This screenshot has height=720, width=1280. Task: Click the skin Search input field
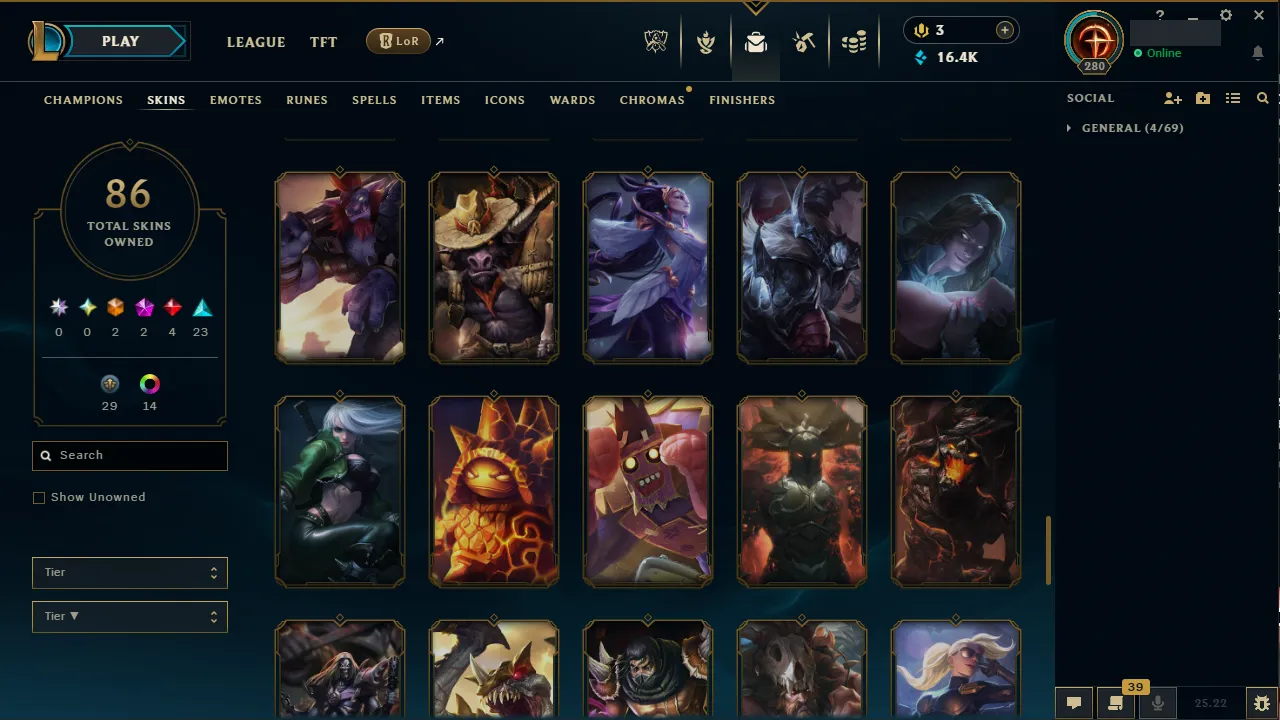[x=129, y=455]
